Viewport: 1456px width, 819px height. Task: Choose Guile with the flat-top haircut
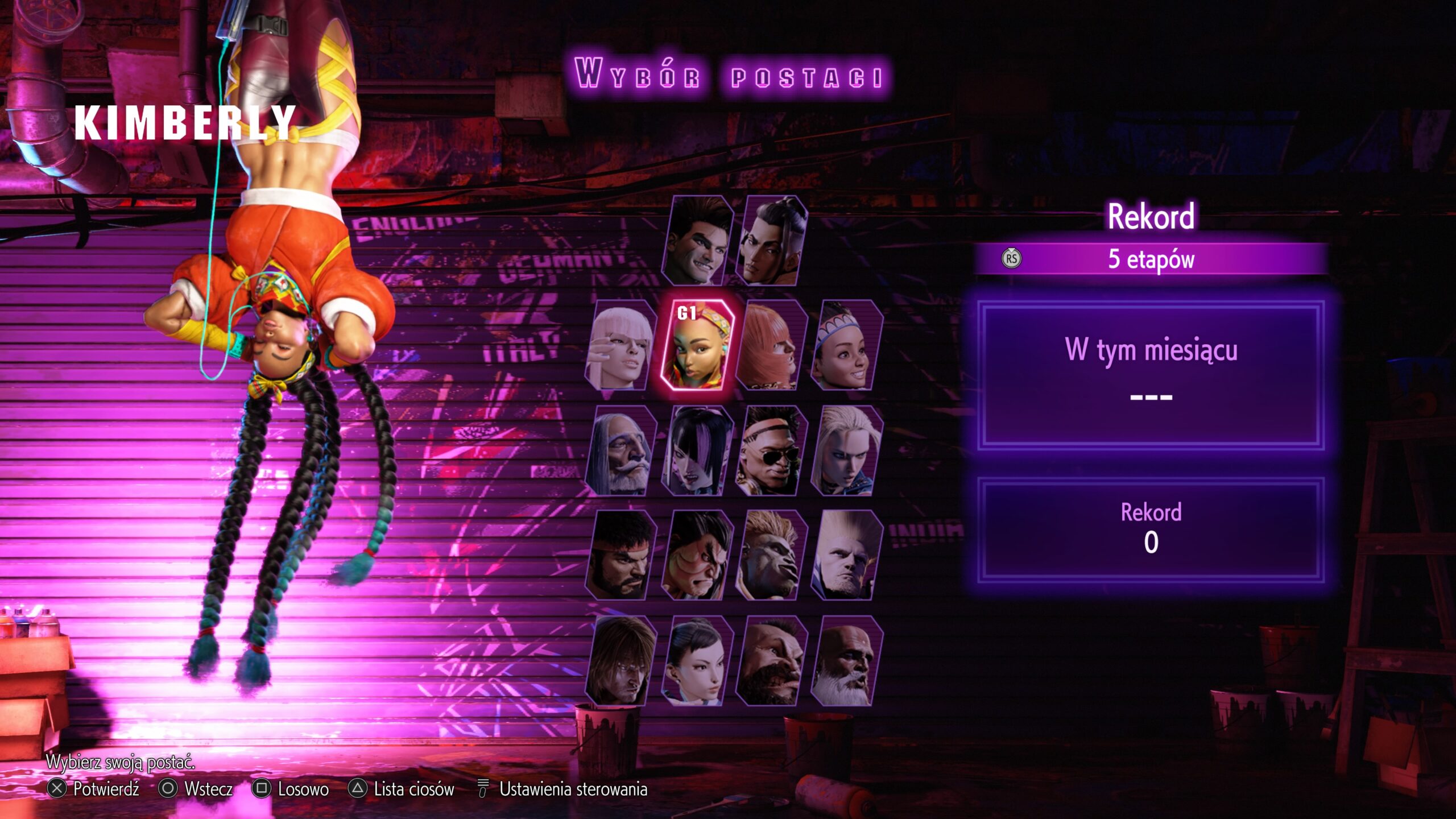point(846,556)
